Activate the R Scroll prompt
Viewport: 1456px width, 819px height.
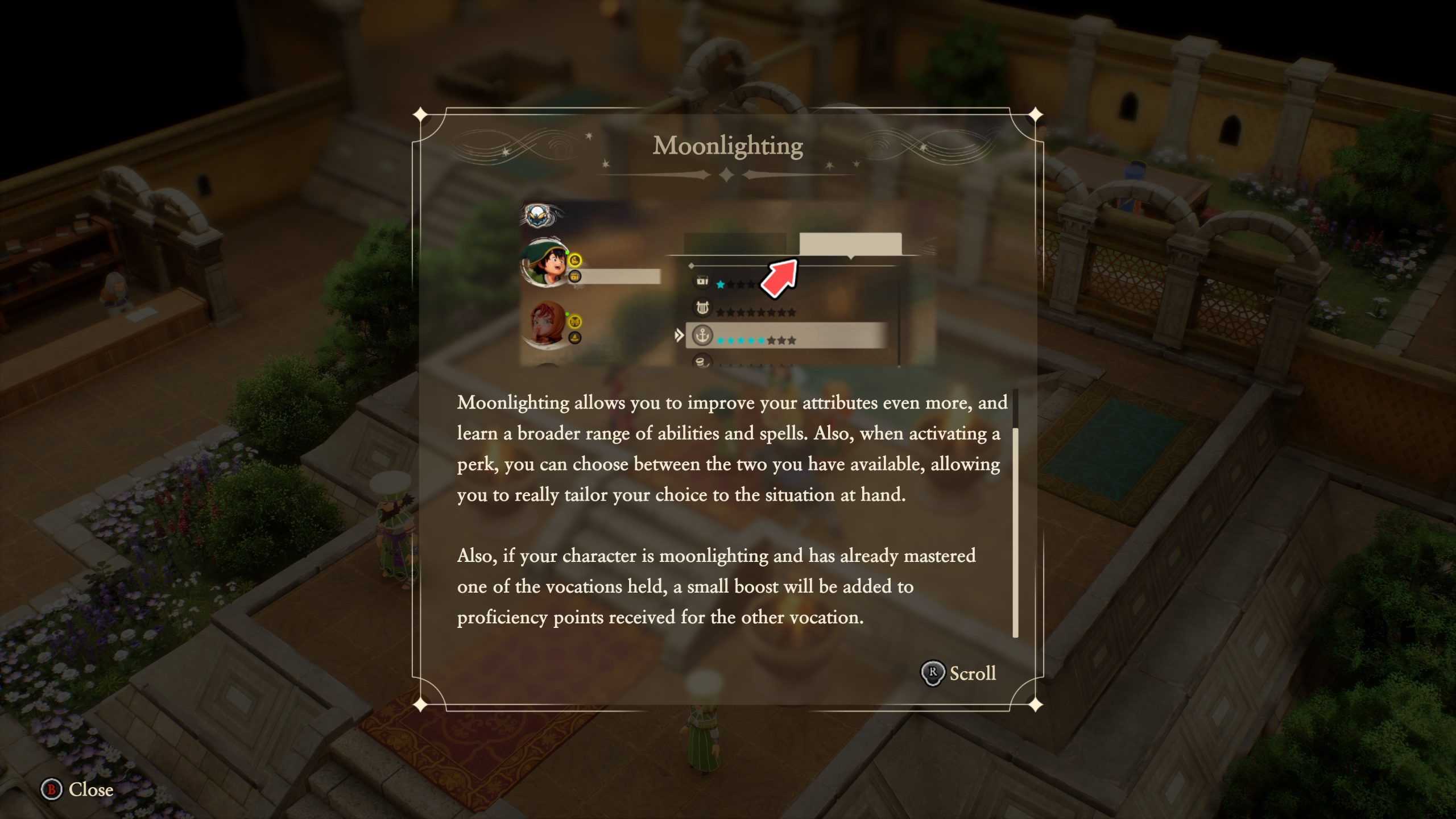click(961, 674)
